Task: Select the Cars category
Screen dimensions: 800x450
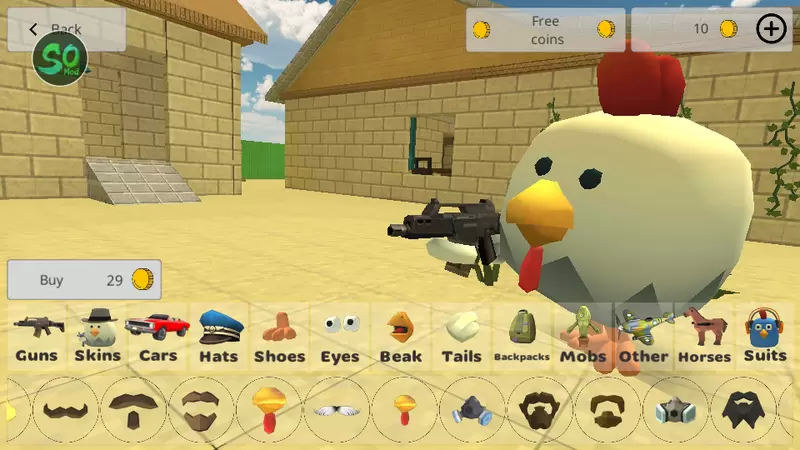Action: [158, 337]
